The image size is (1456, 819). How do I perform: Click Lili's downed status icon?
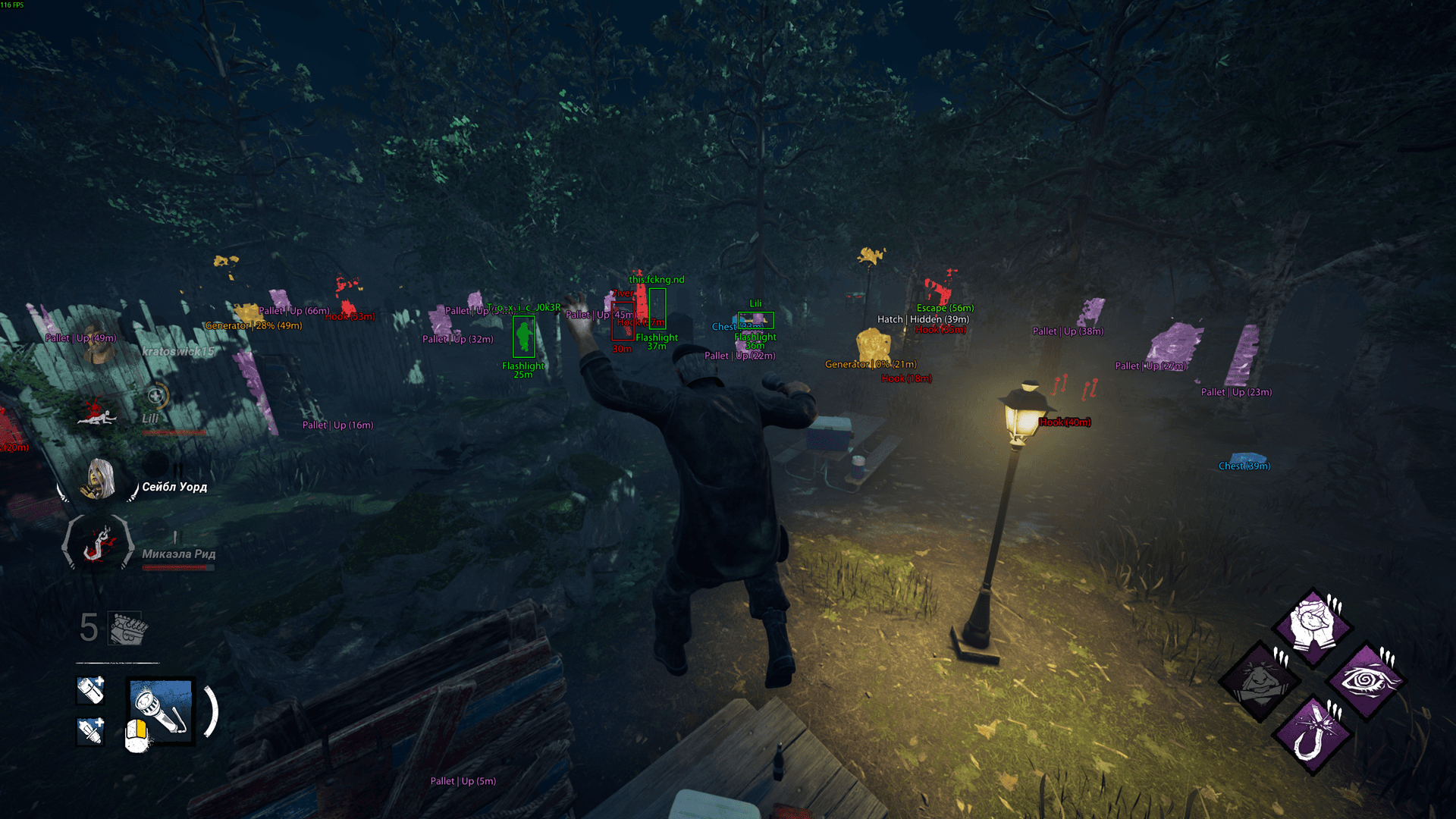(97, 413)
